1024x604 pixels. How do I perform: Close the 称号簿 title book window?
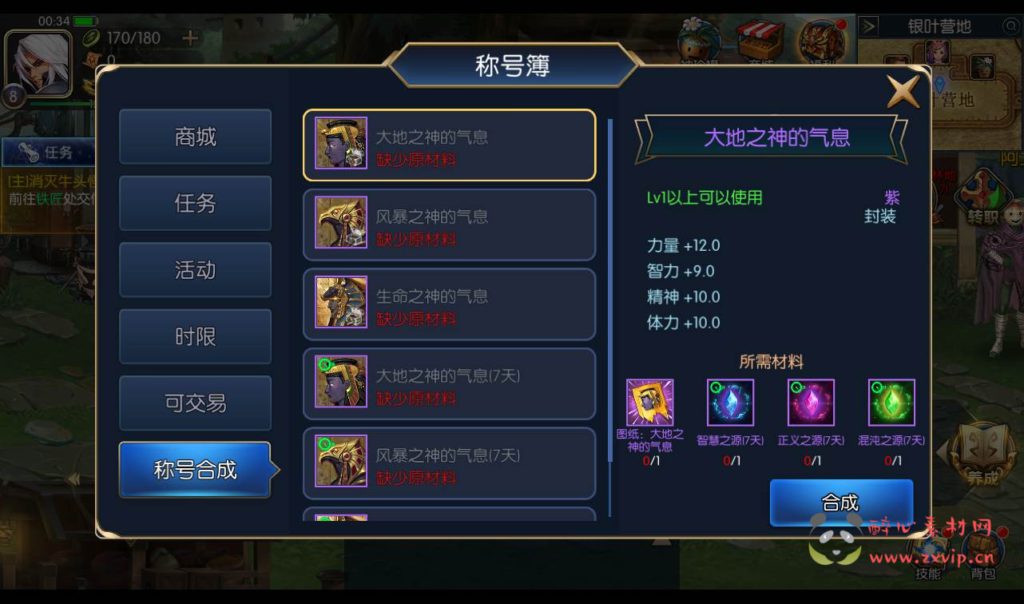point(903,91)
